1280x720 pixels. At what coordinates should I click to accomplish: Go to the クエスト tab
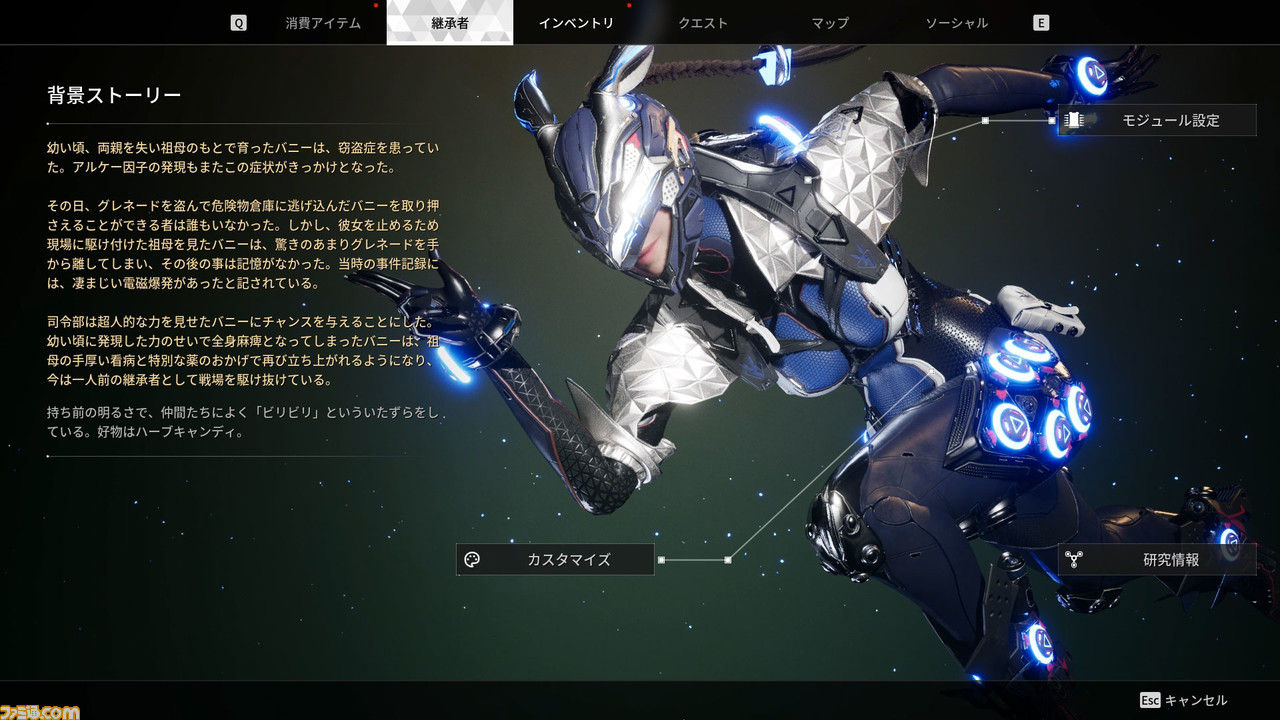point(703,23)
